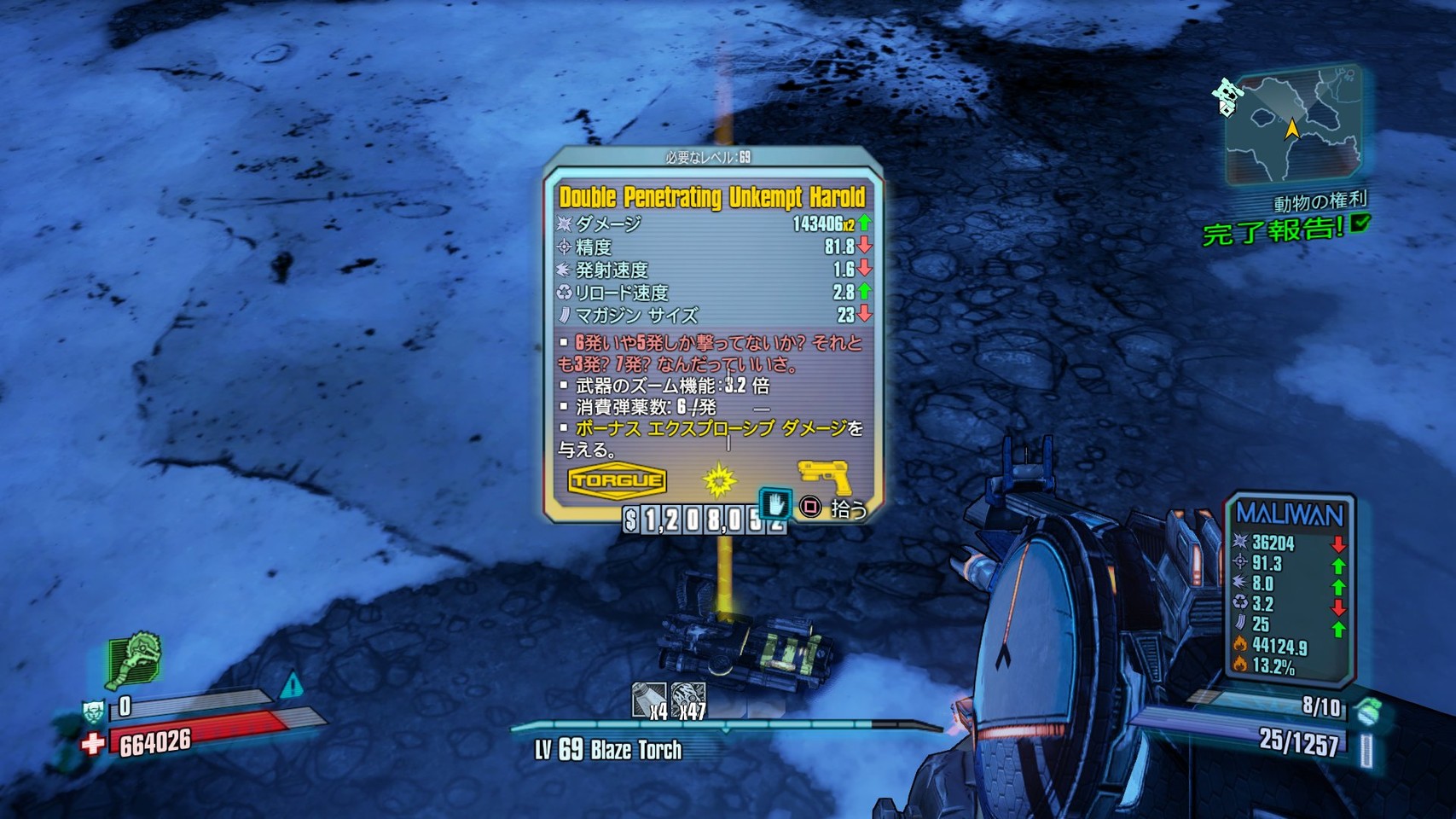Viewport: 1456px width, 819px height.
Task: Open the equipped Maliwan weapon stats card
Action: [x=1290, y=589]
